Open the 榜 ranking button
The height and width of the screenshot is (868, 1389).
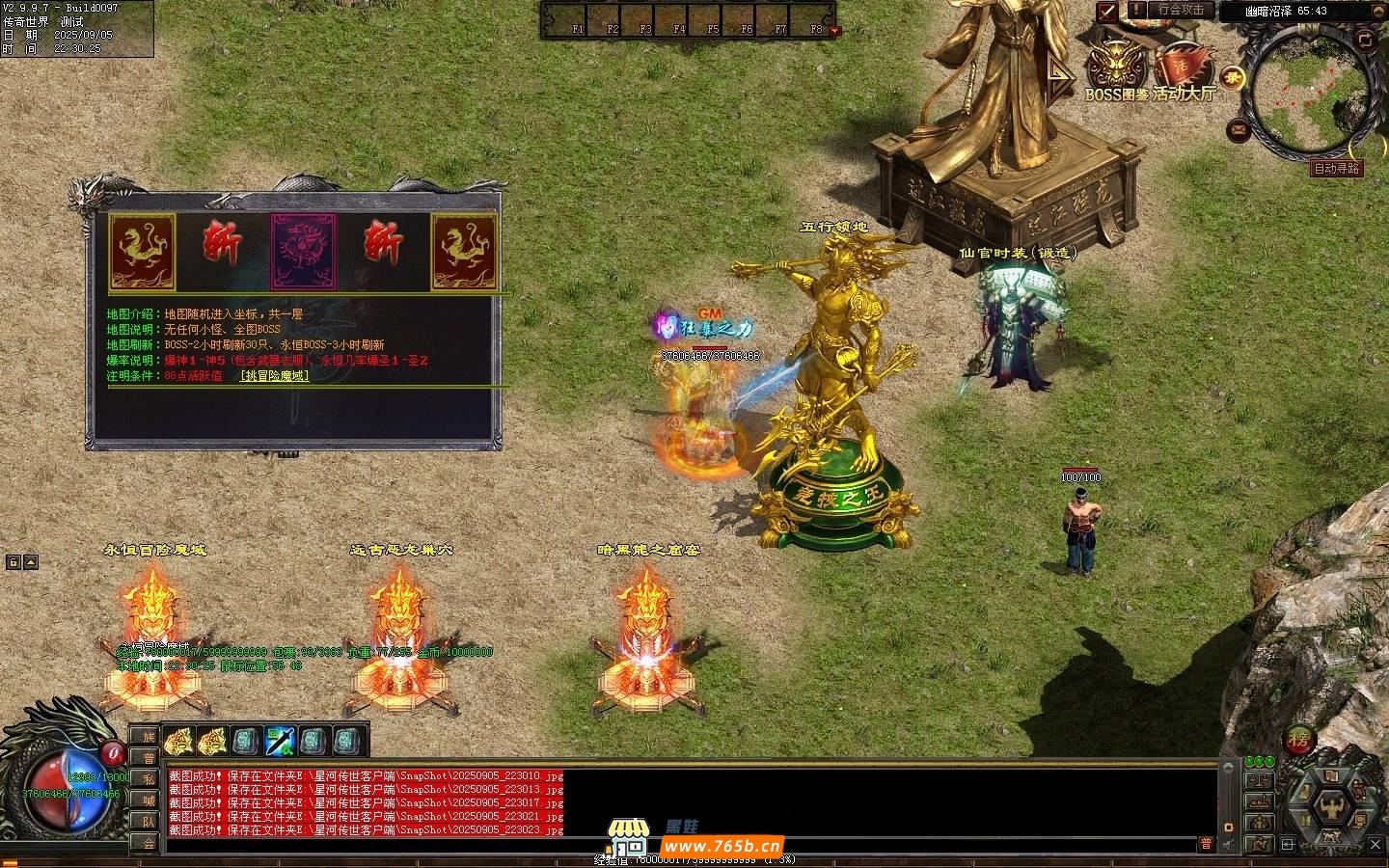tap(1299, 741)
